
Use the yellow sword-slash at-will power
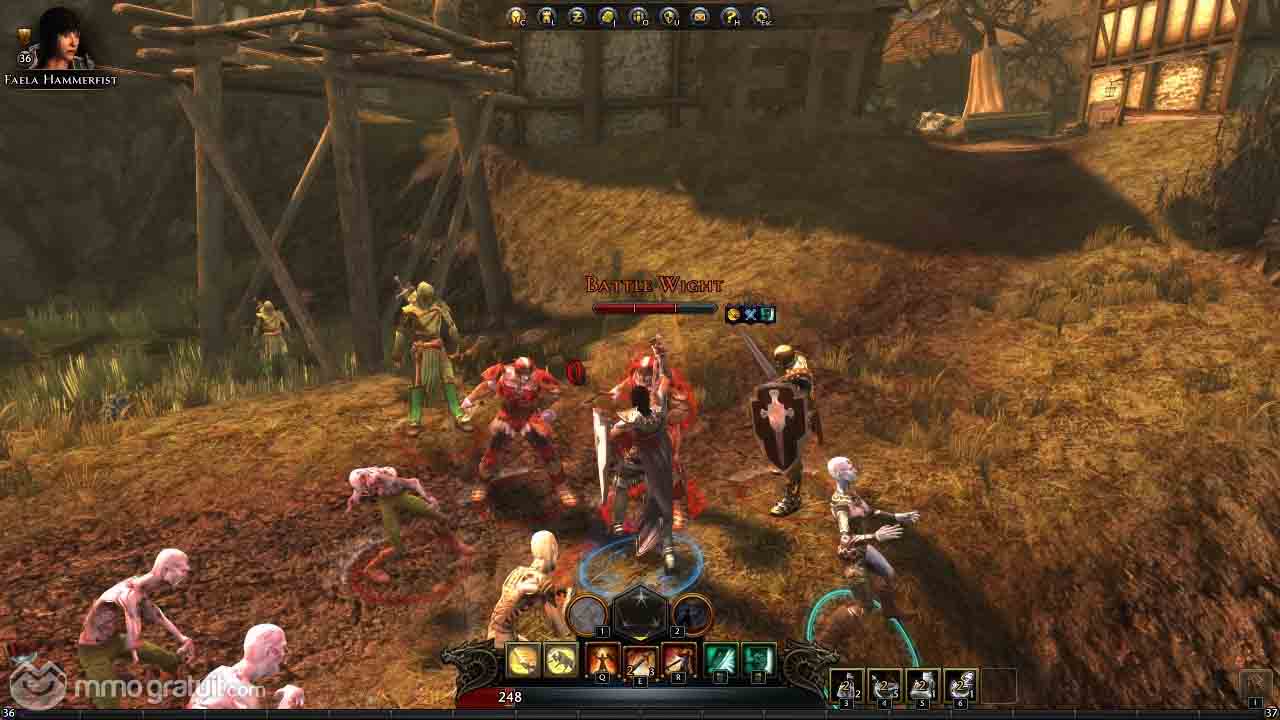tap(523, 660)
